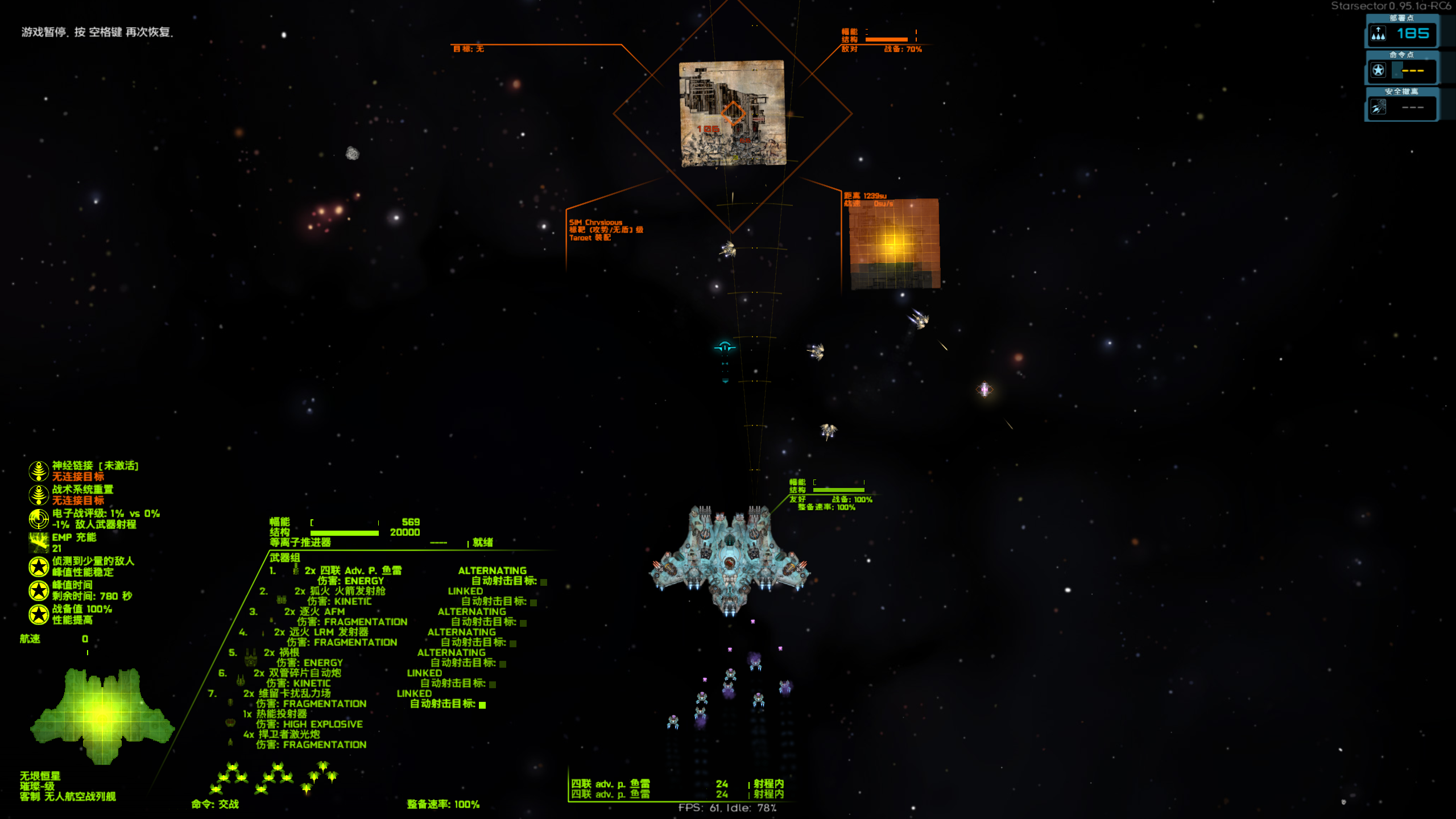This screenshot has height=819, width=1456.
Task: Toggle the lit autofire square for group 7
Action: click(x=482, y=705)
